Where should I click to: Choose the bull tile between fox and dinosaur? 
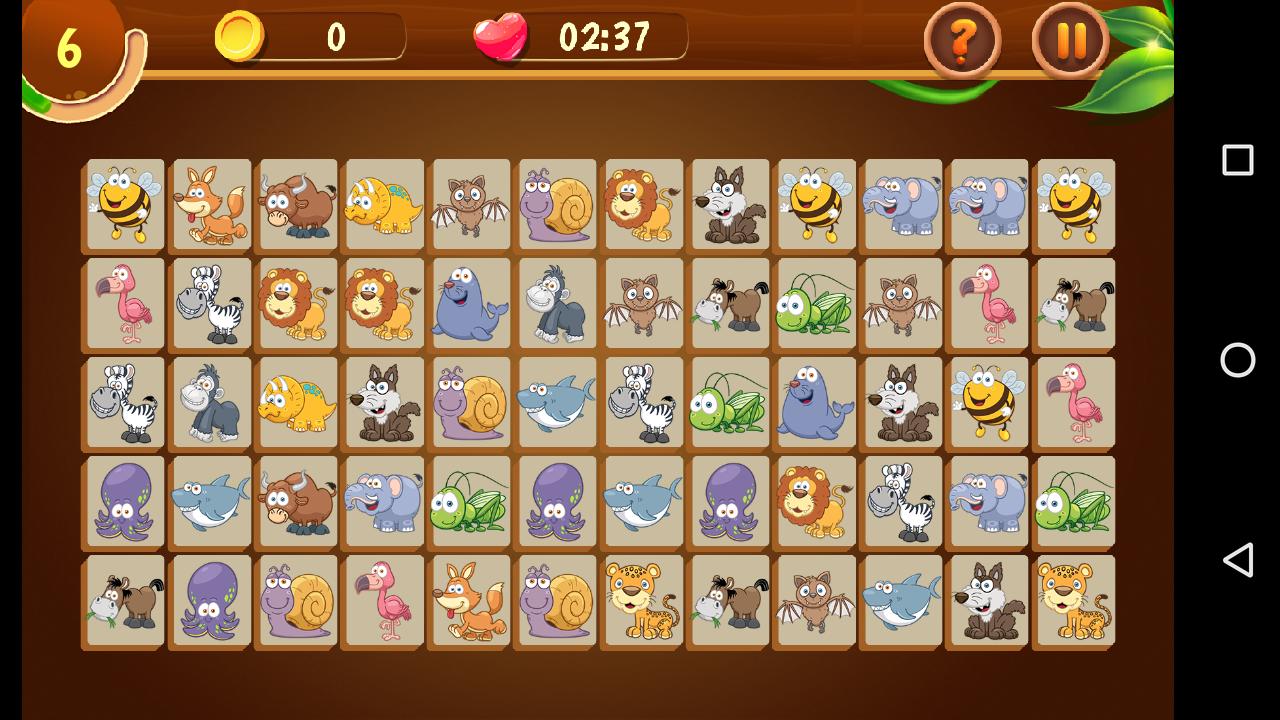click(297, 204)
